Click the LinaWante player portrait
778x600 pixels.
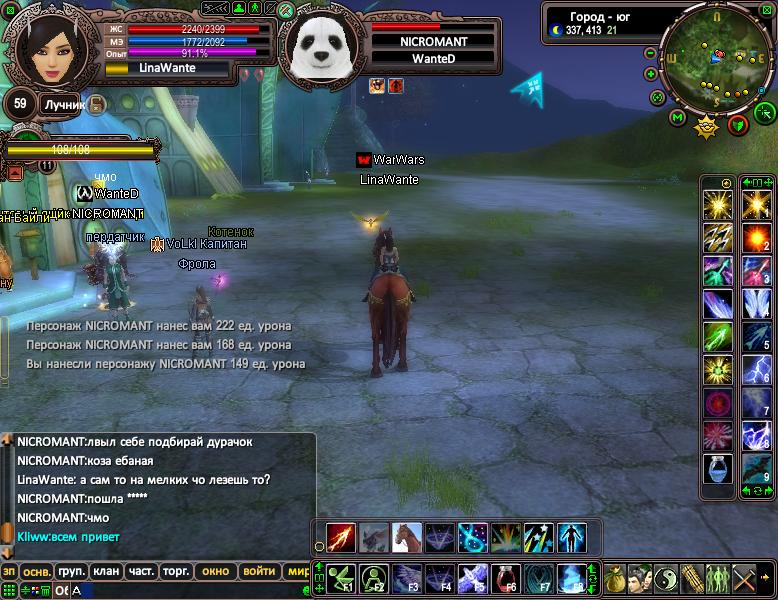coord(46,50)
